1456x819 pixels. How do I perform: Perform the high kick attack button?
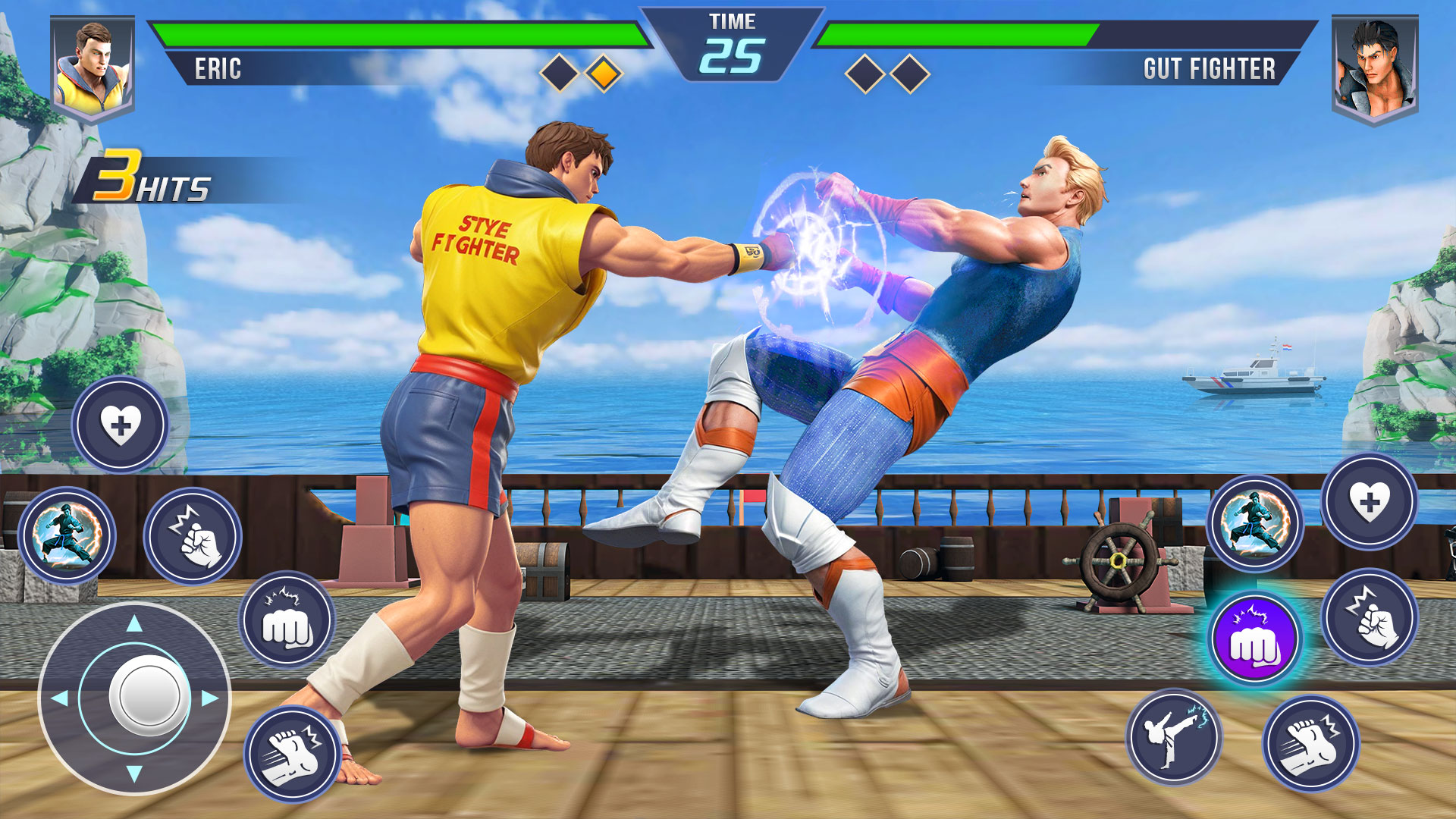(x=1173, y=736)
